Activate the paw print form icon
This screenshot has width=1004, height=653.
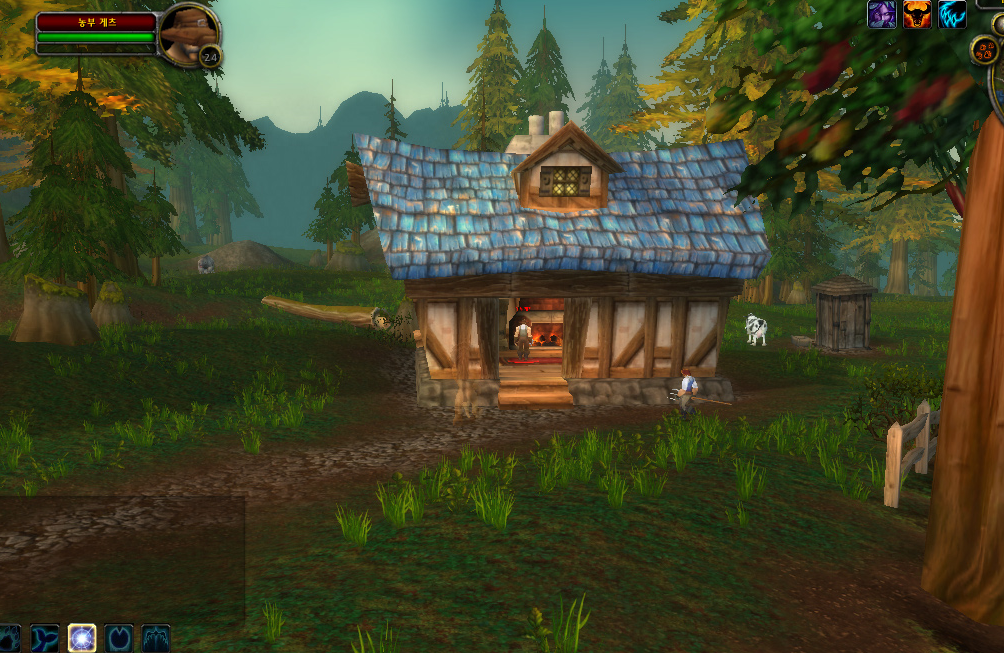tap(8, 638)
